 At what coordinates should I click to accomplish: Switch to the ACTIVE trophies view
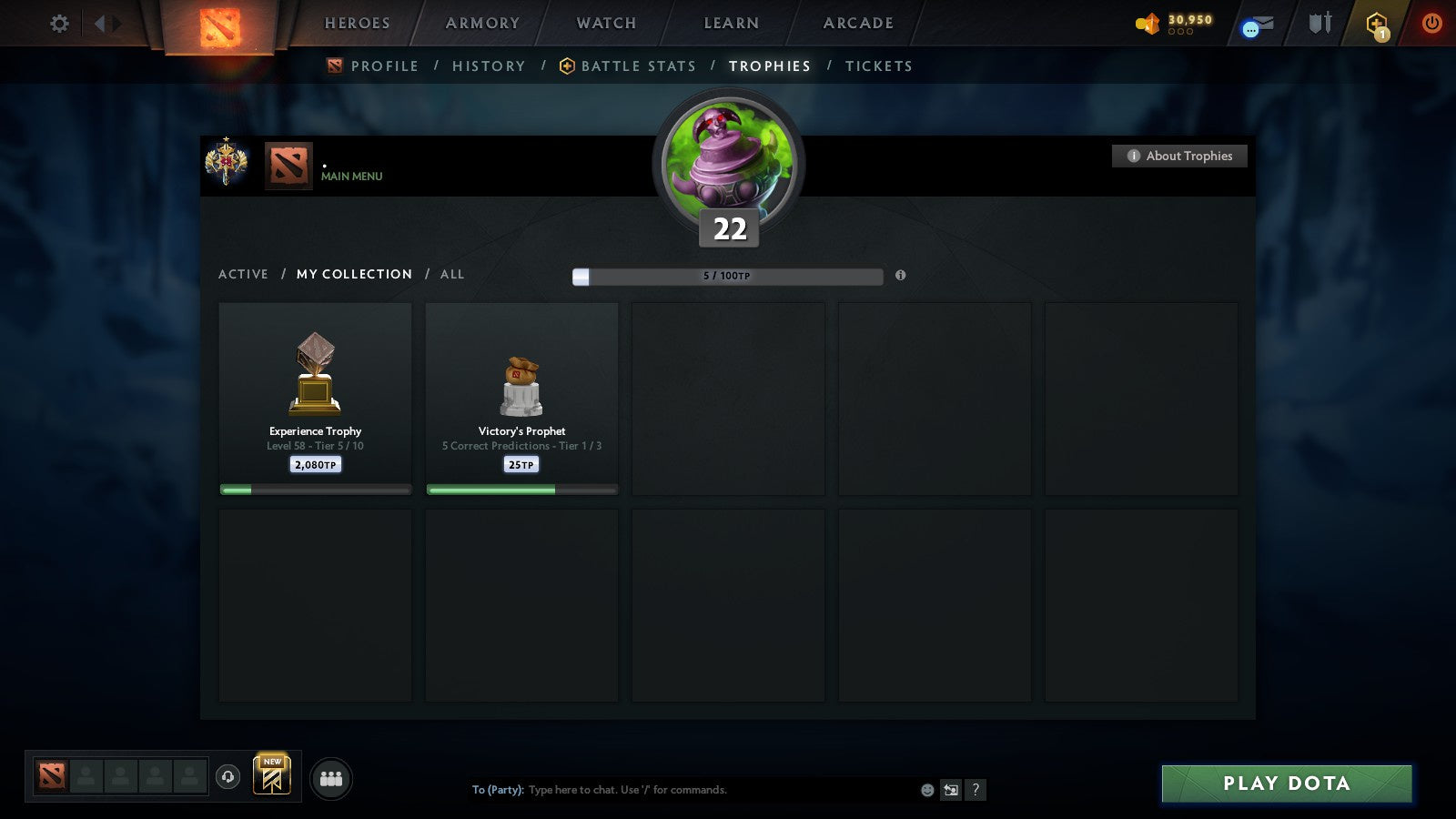point(244,274)
